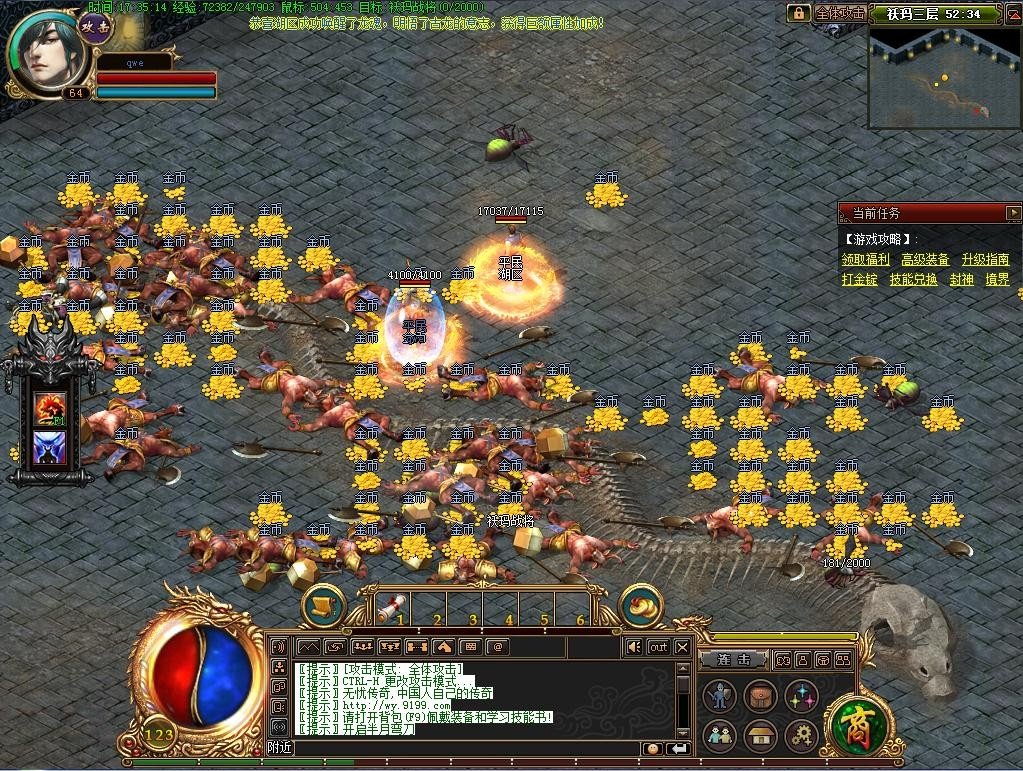Activate the F1 fire skill icon

pos(50,409)
